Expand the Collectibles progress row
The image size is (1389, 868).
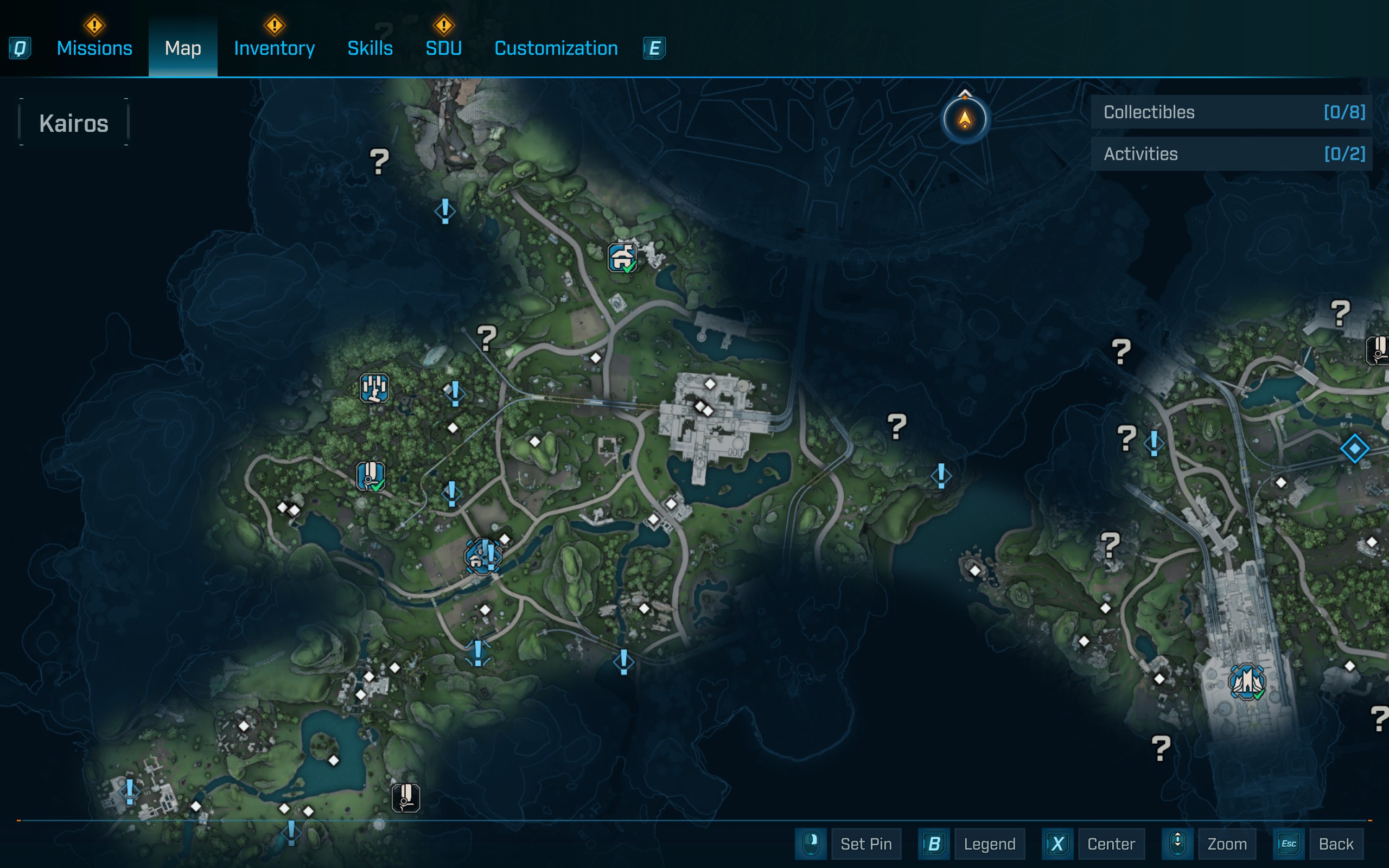click(1231, 112)
